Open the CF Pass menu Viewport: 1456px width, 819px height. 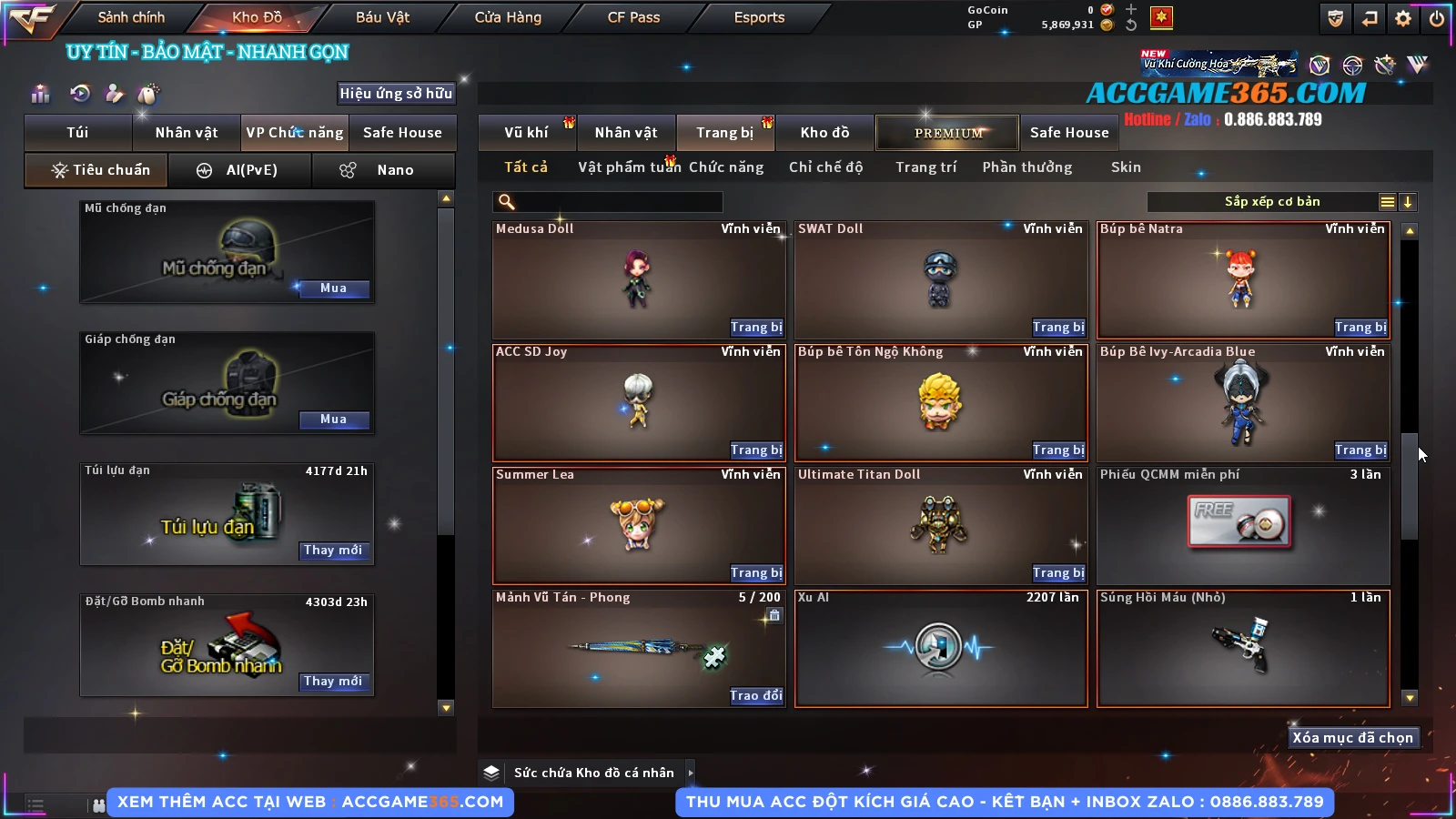(x=633, y=17)
